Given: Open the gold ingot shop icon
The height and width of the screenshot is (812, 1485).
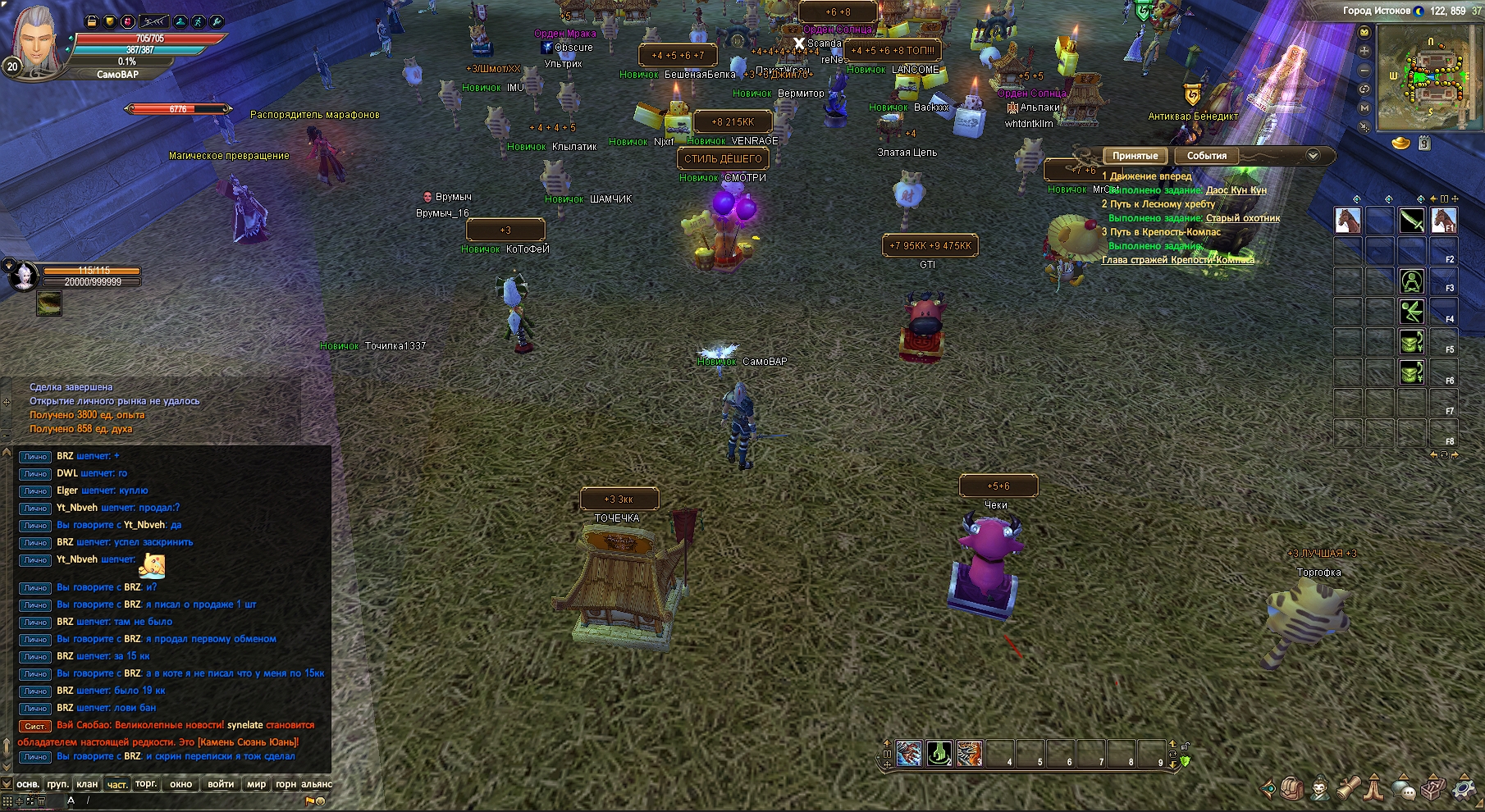Looking at the screenshot, I should 1402,144.
